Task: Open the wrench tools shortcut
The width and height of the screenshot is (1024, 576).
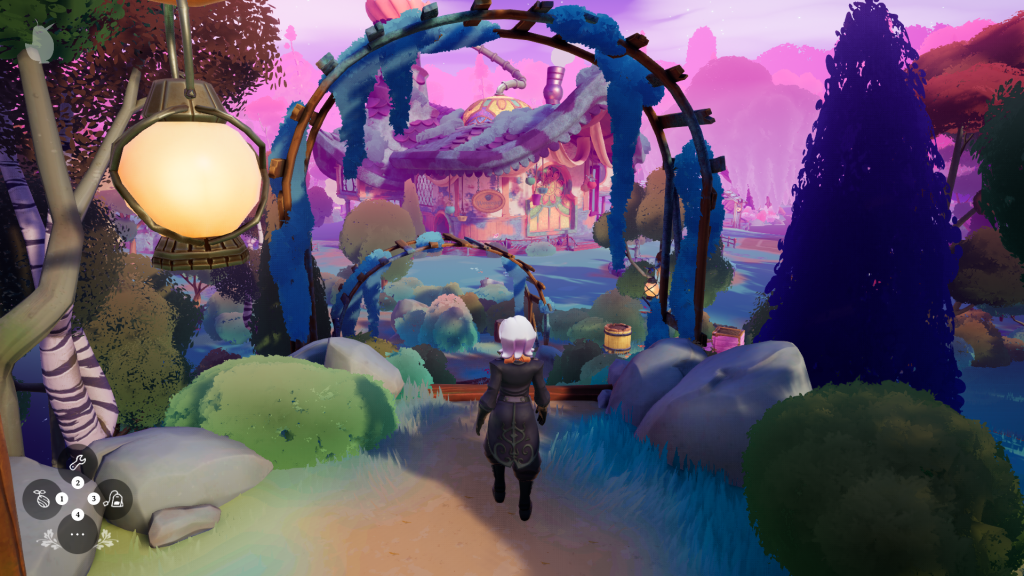Action: (77, 464)
